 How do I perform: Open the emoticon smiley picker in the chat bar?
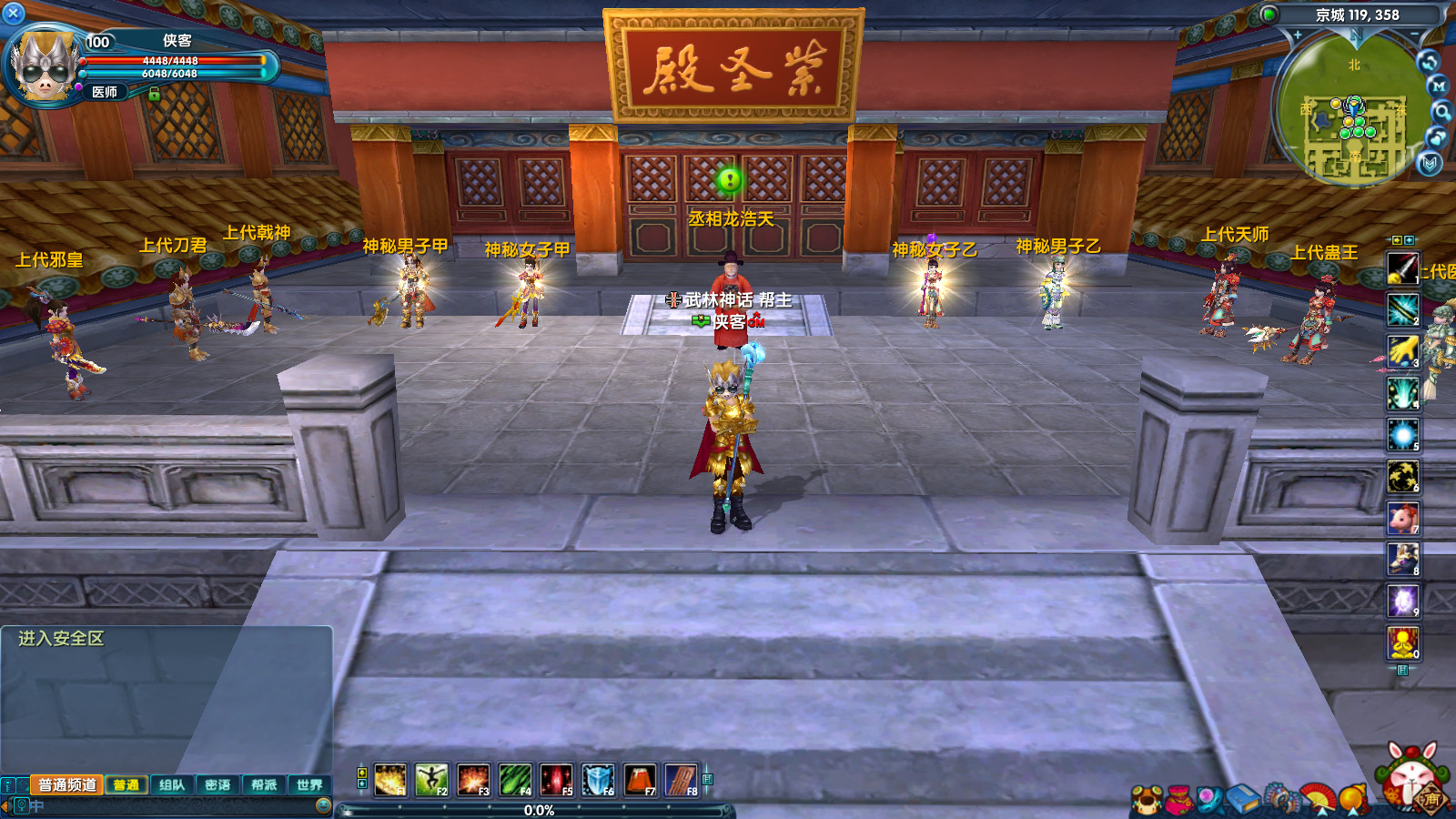pos(325,806)
